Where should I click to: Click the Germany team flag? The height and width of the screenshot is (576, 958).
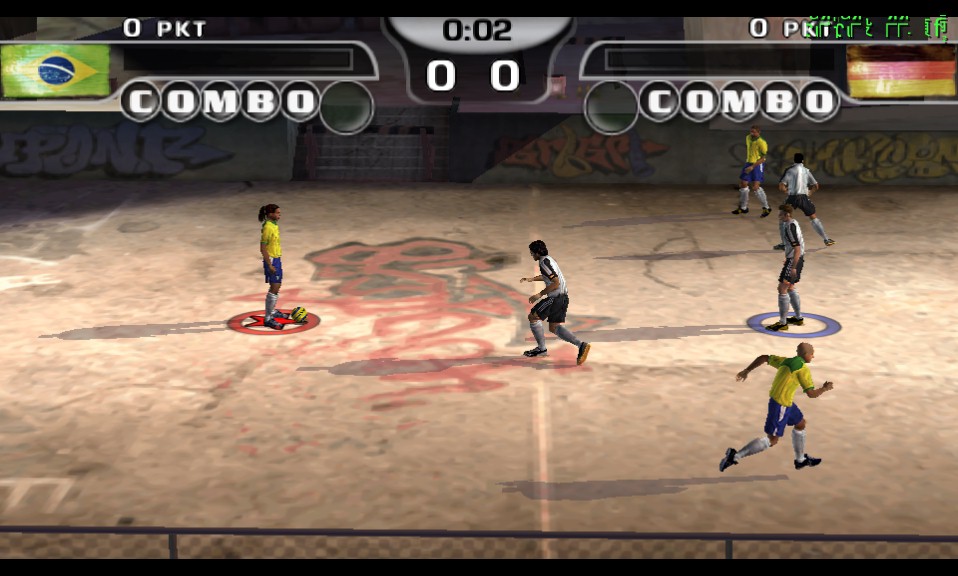tap(901, 72)
